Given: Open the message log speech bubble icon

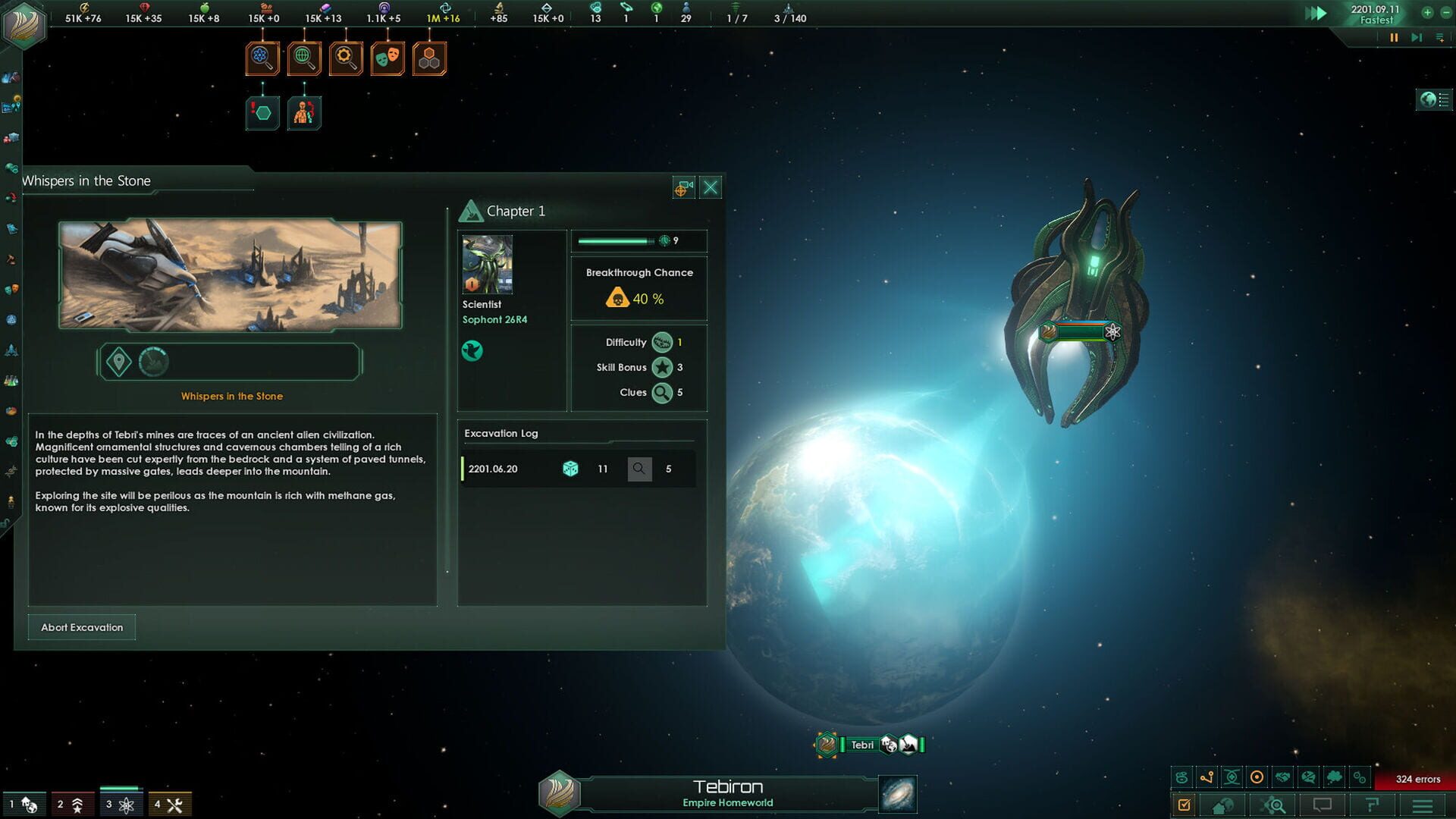Looking at the screenshot, I should click(x=1322, y=802).
